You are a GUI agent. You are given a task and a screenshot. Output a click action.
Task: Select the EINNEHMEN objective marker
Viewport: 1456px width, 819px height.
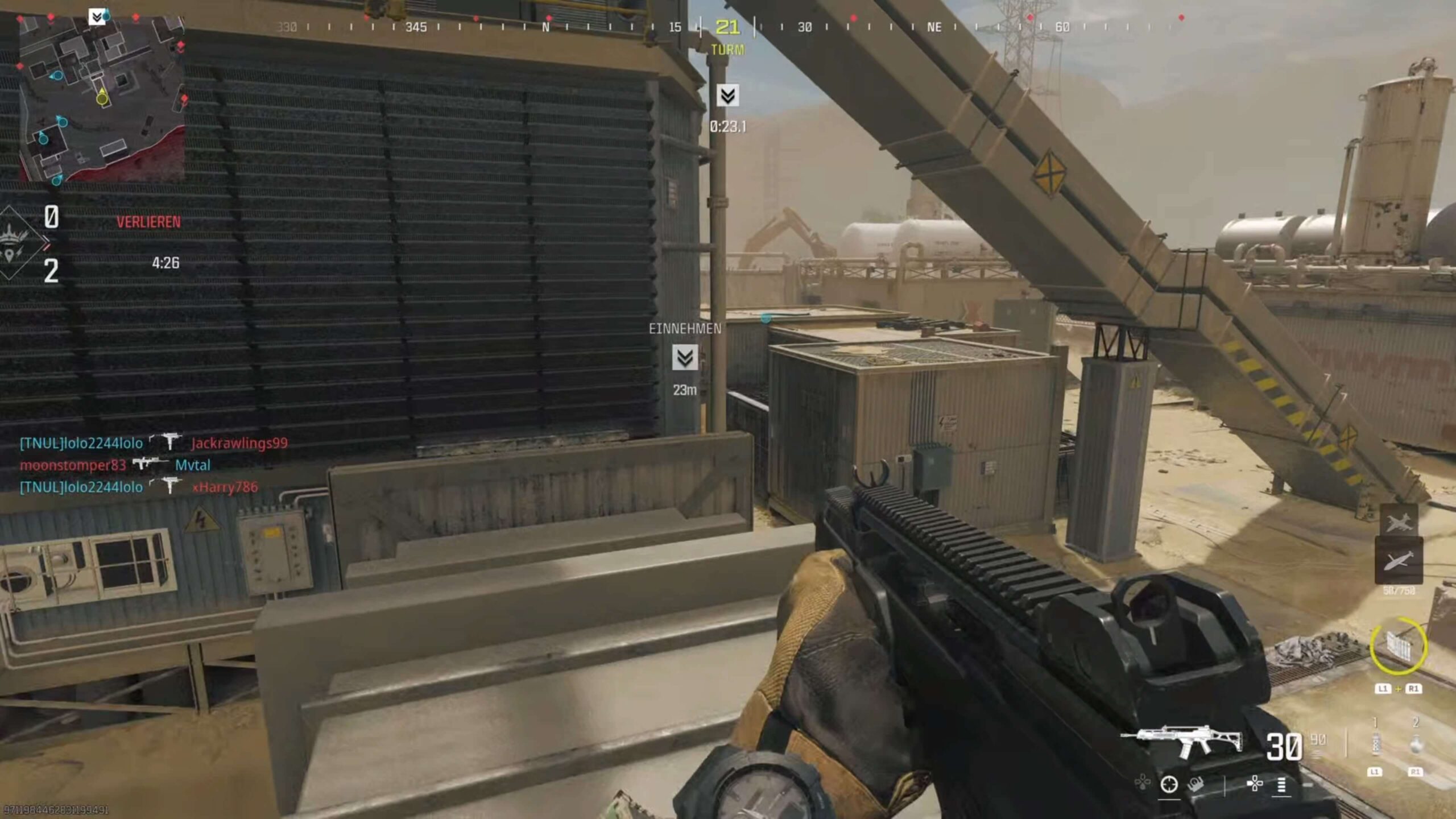[685, 358]
